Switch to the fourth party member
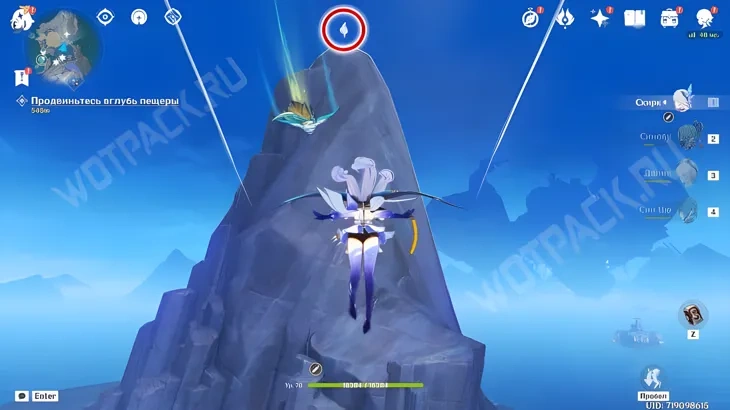This screenshot has height=410, width=730. tap(688, 210)
